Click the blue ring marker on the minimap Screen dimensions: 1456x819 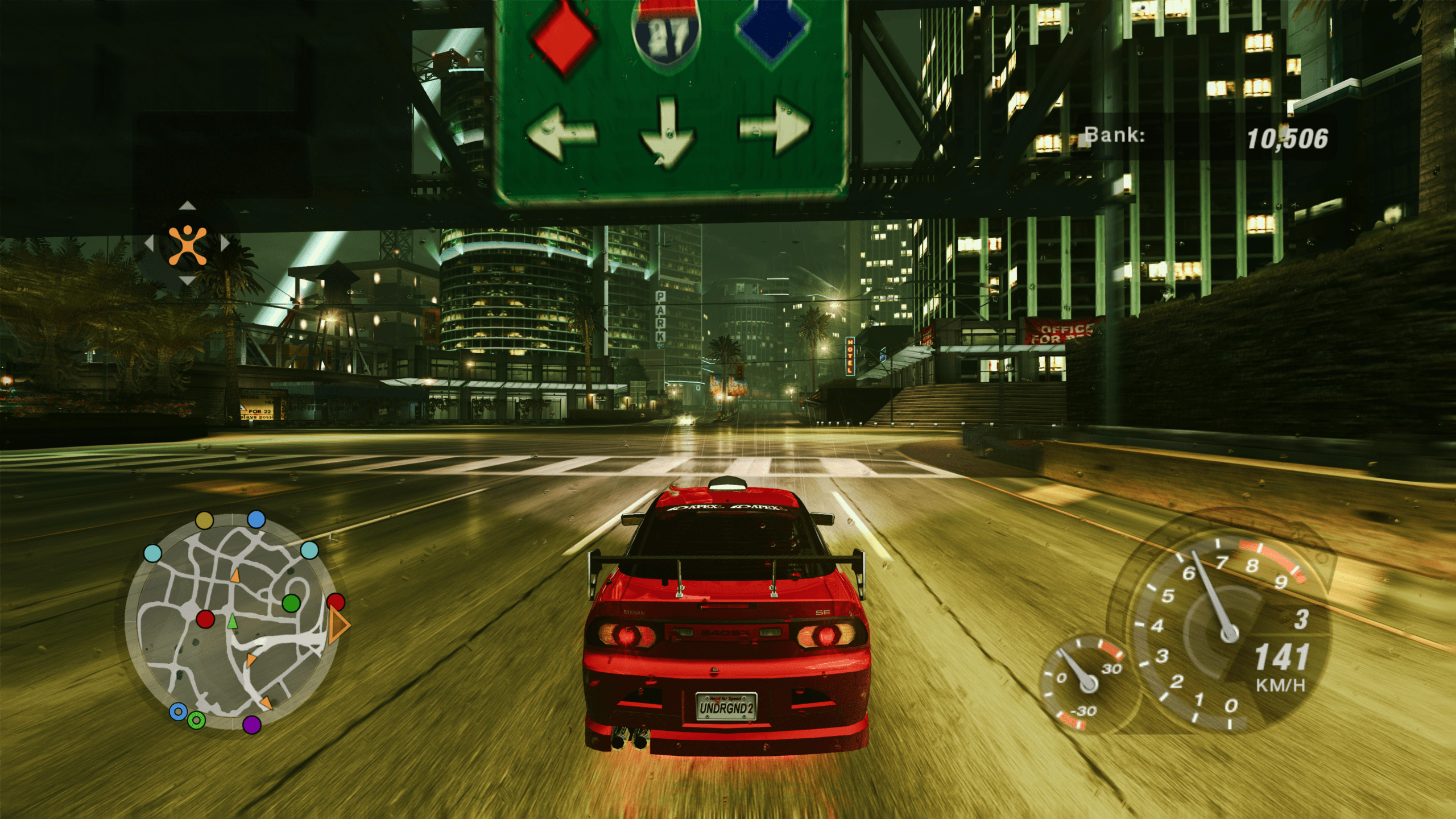point(178,712)
